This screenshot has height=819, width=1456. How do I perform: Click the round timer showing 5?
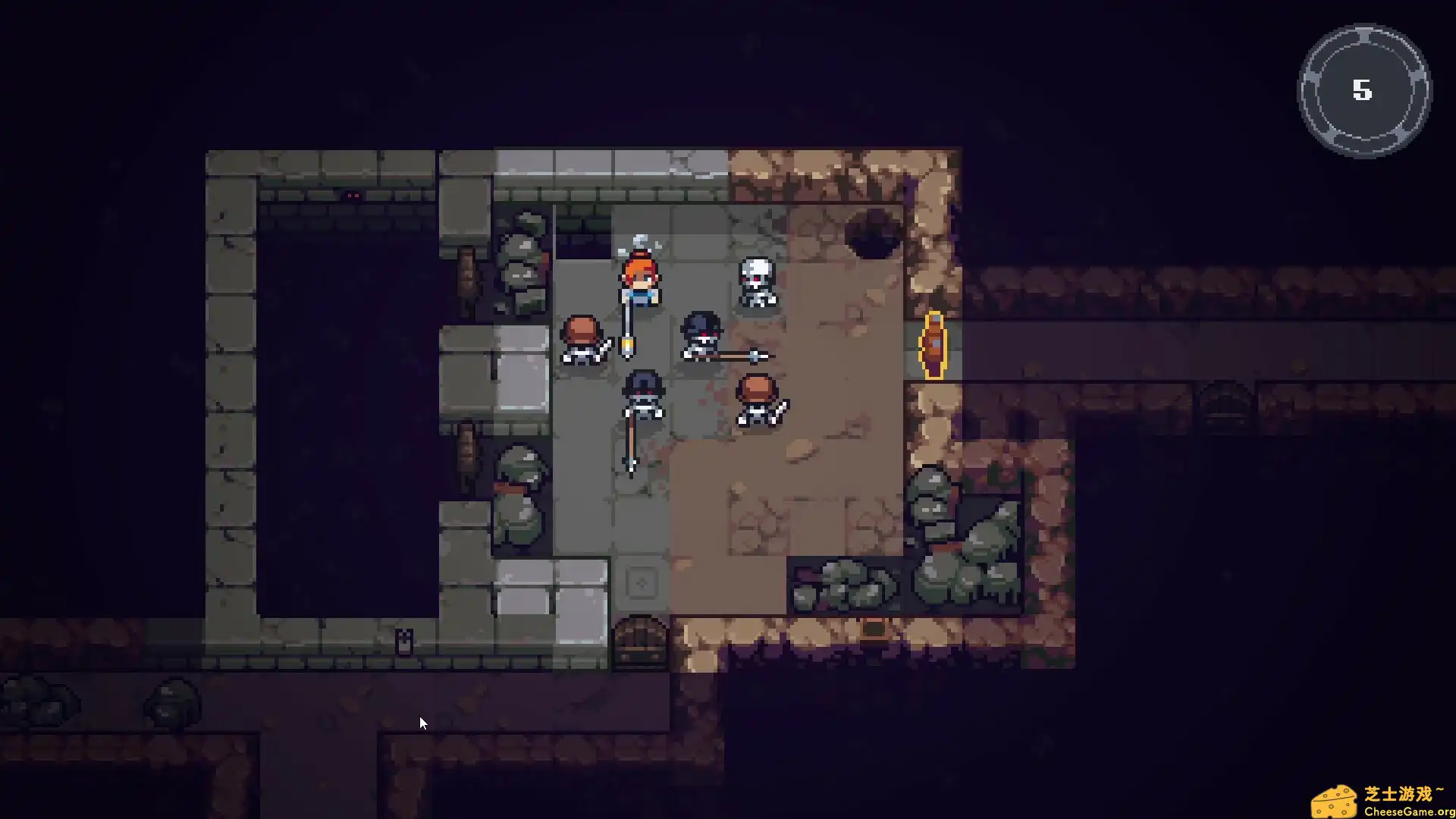point(1363,91)
